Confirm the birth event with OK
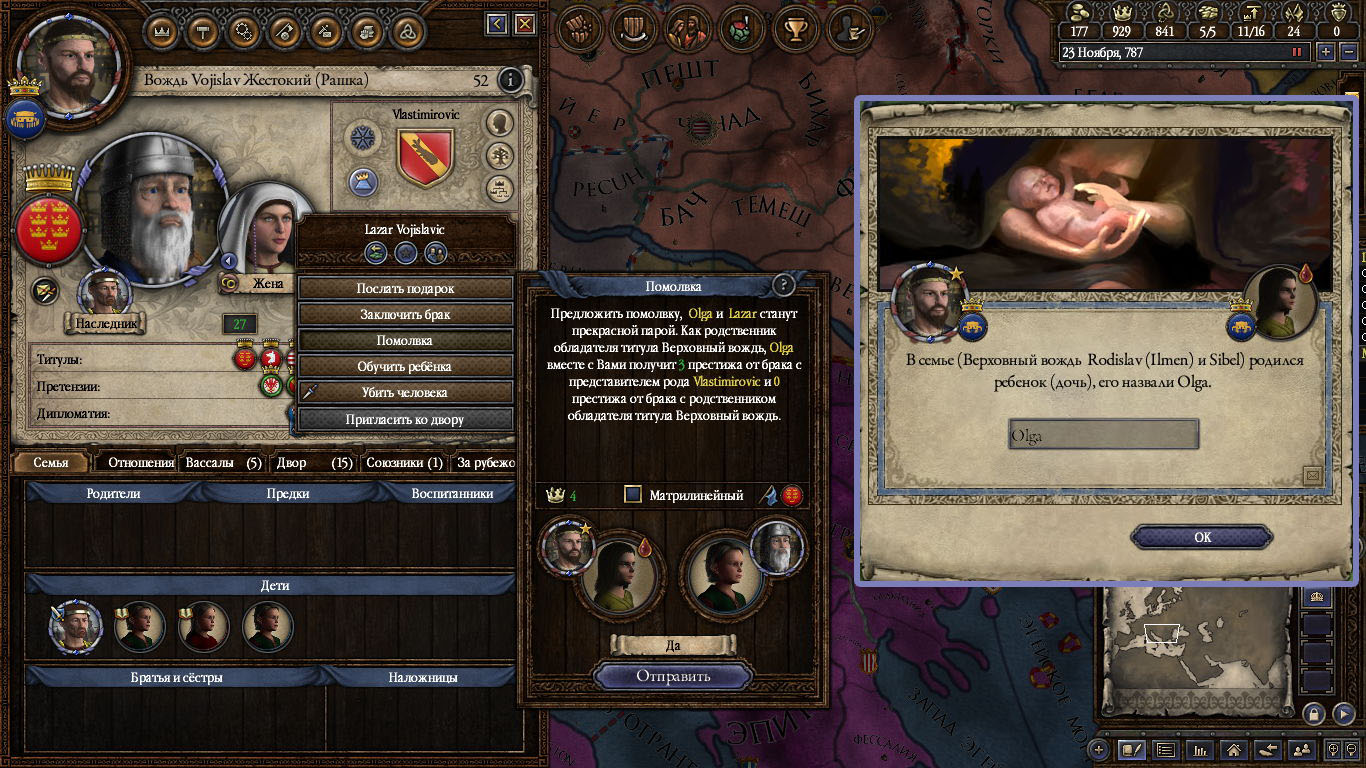Screen dimensions: 1366x768 coord(1202,537)
